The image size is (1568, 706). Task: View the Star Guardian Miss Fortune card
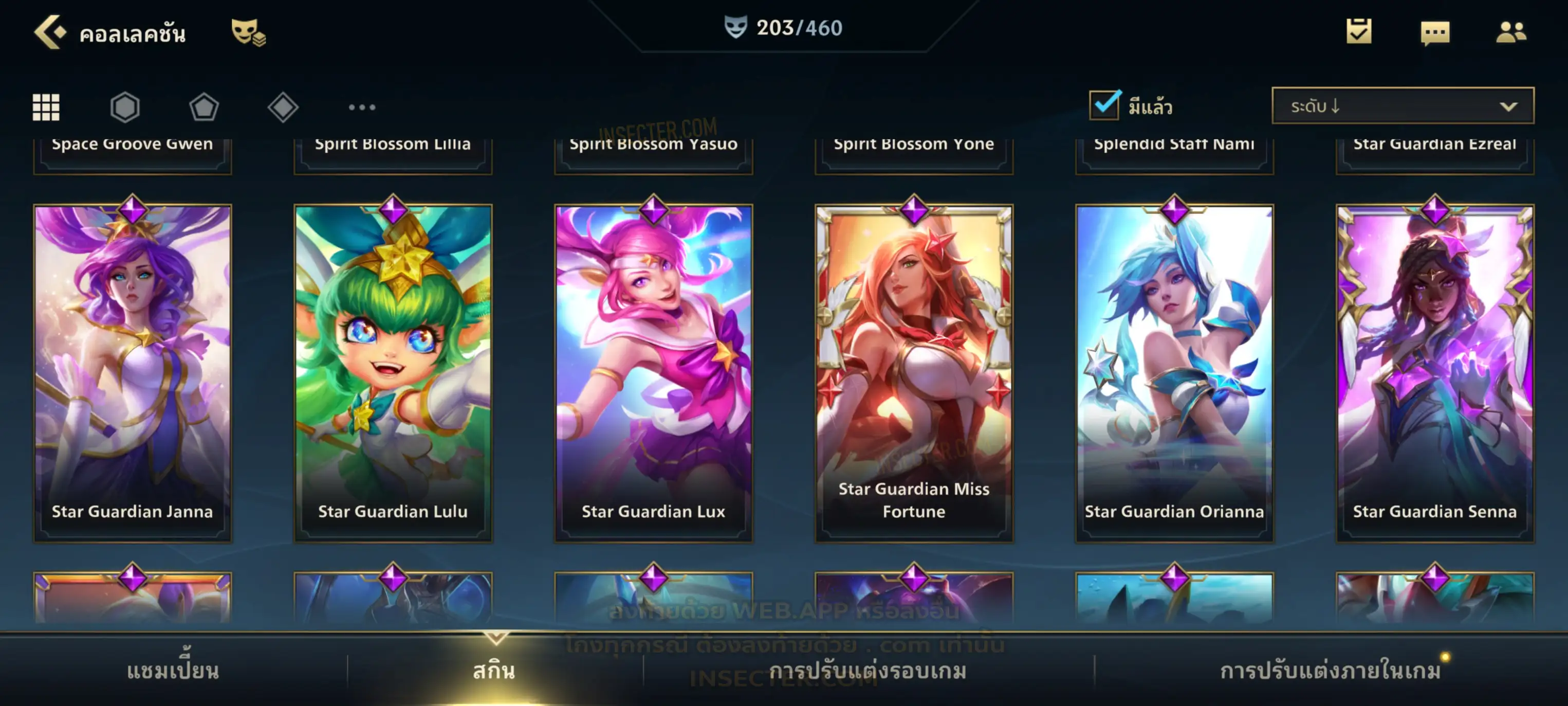[914, 373]
